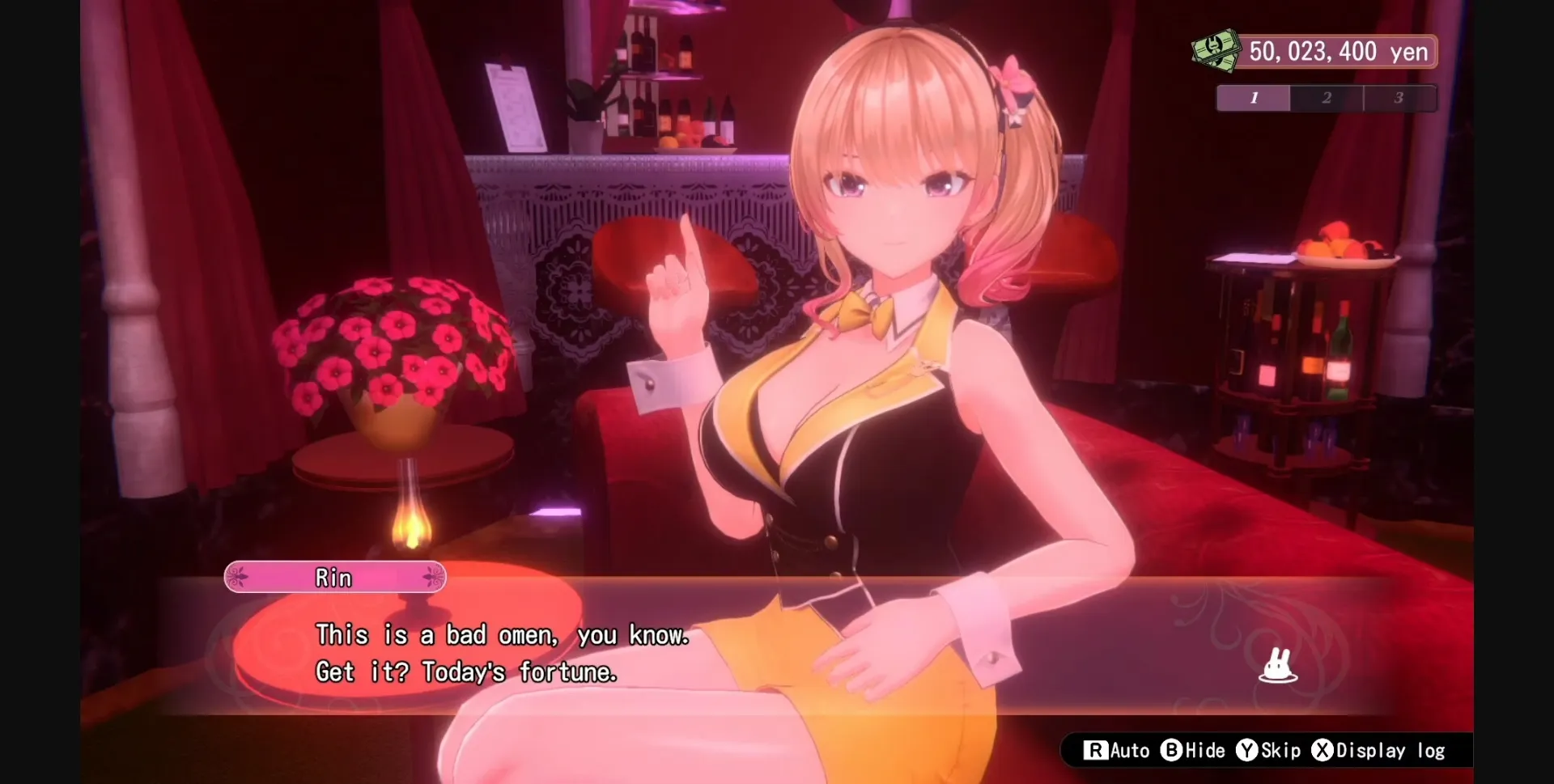The height and width of the screenshot is (784, 1554).
Task: Click the dialogue text to advance
Action: (x=502, y=653)
